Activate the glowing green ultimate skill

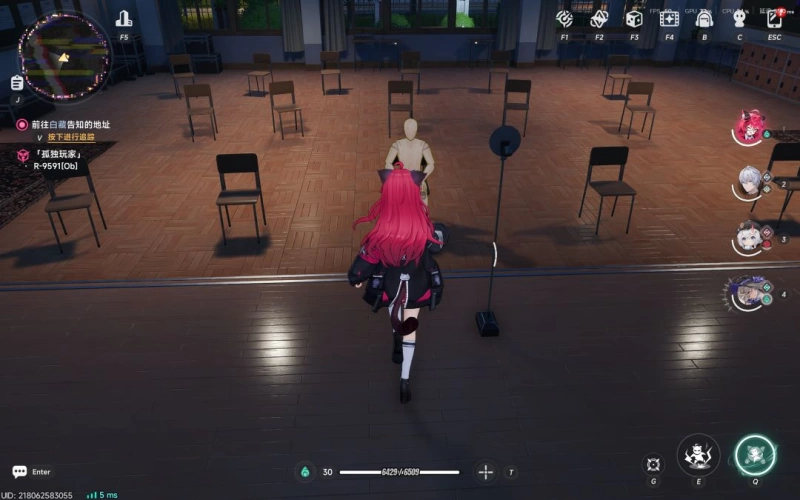[755, 456]
